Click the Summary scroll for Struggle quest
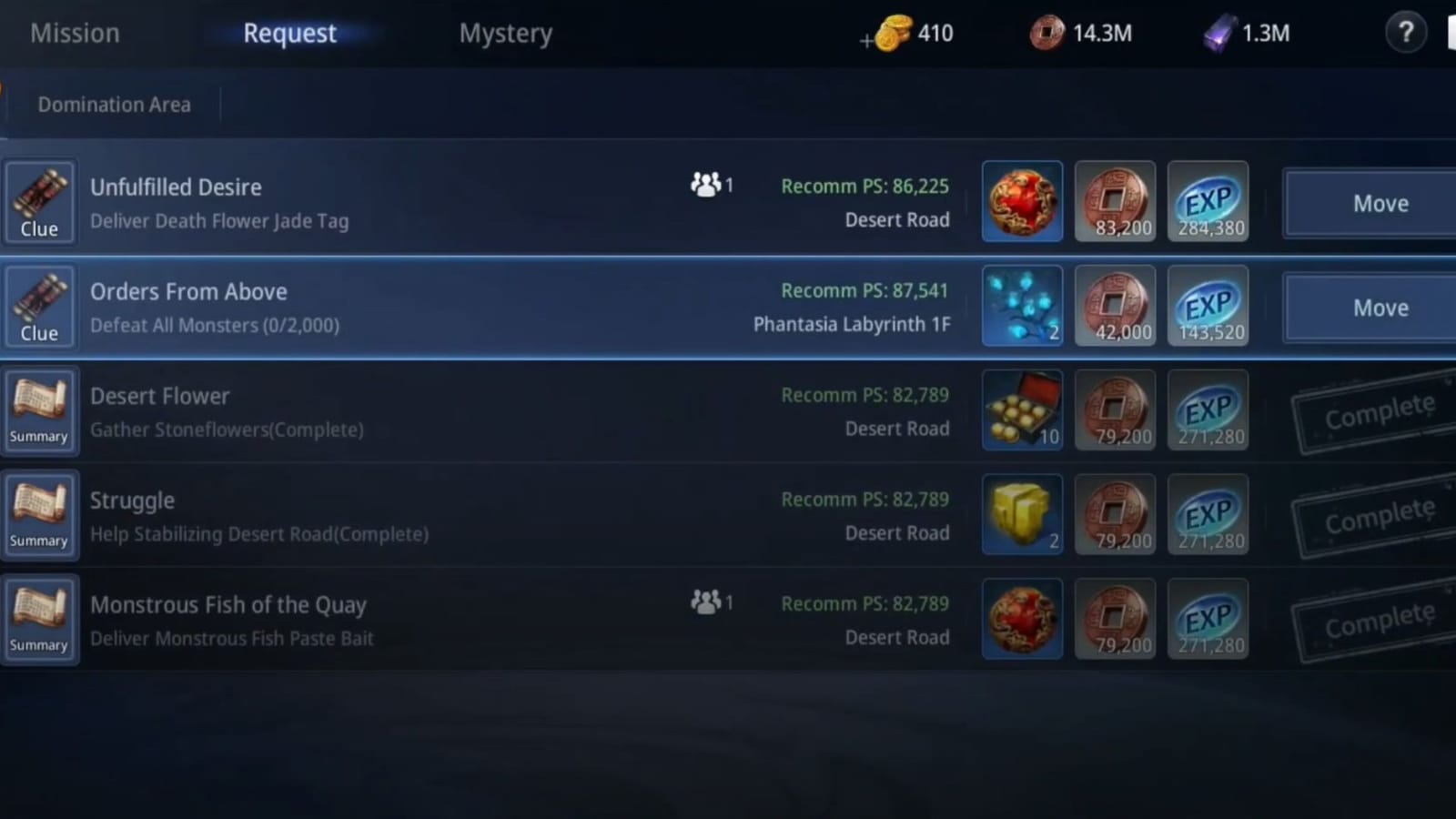1456x819 pixels. tap(39, 514)
